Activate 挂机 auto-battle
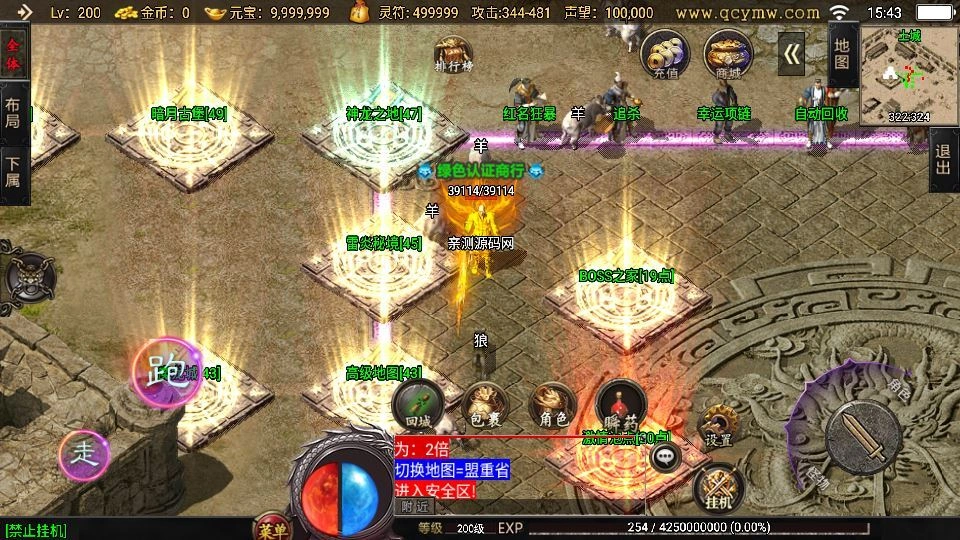960x540 pixels. click(x=717, y=488)
